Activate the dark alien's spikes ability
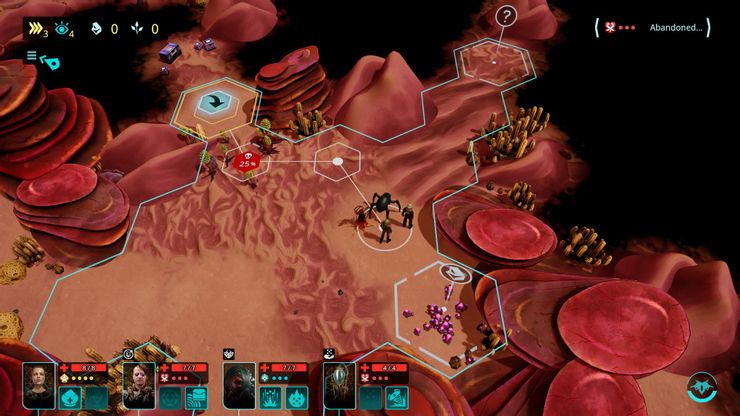Image resolution: width=740 pixels, height=416 pixels. tap(271, 397)
